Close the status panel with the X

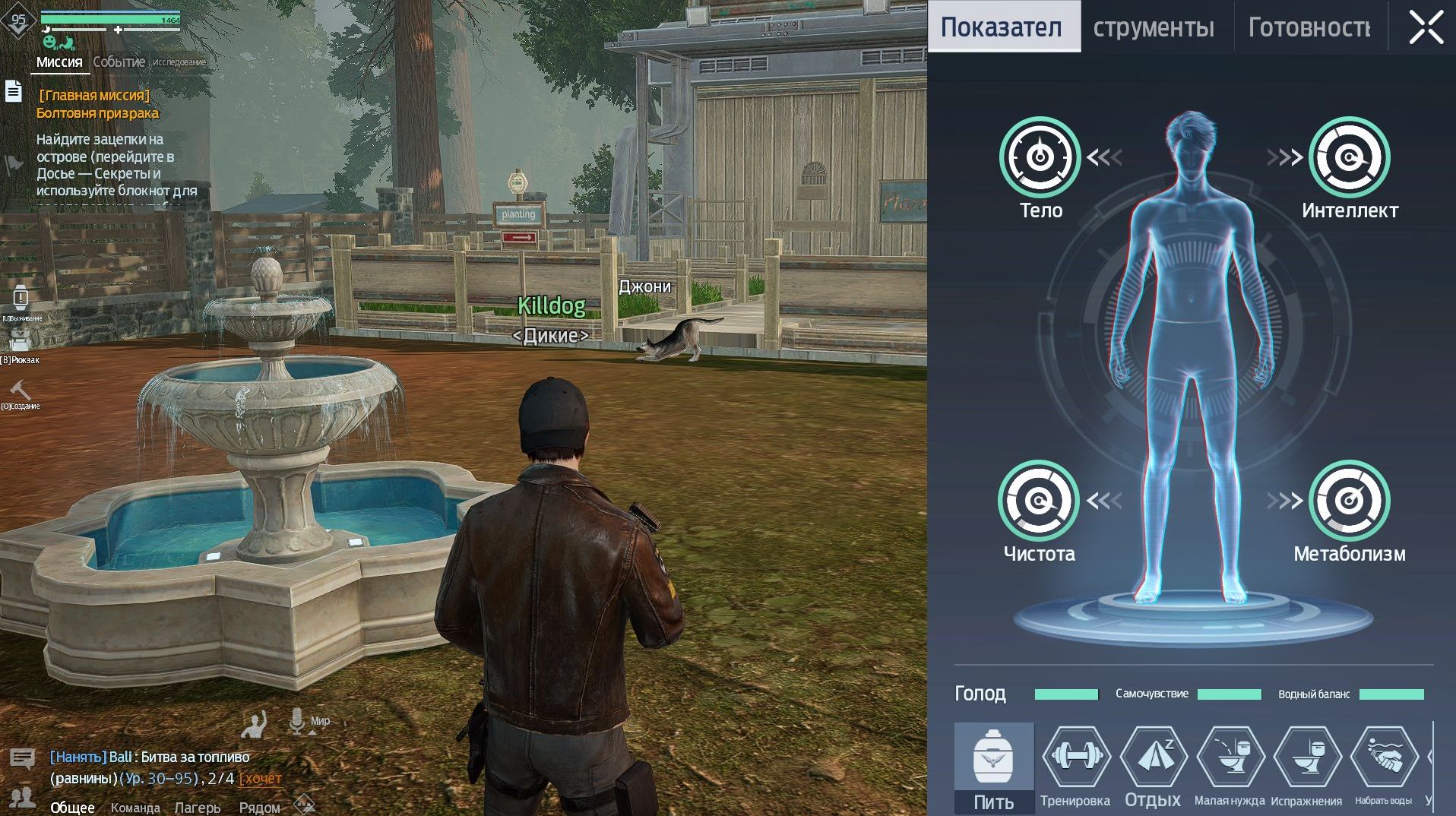coord(1426,28)
